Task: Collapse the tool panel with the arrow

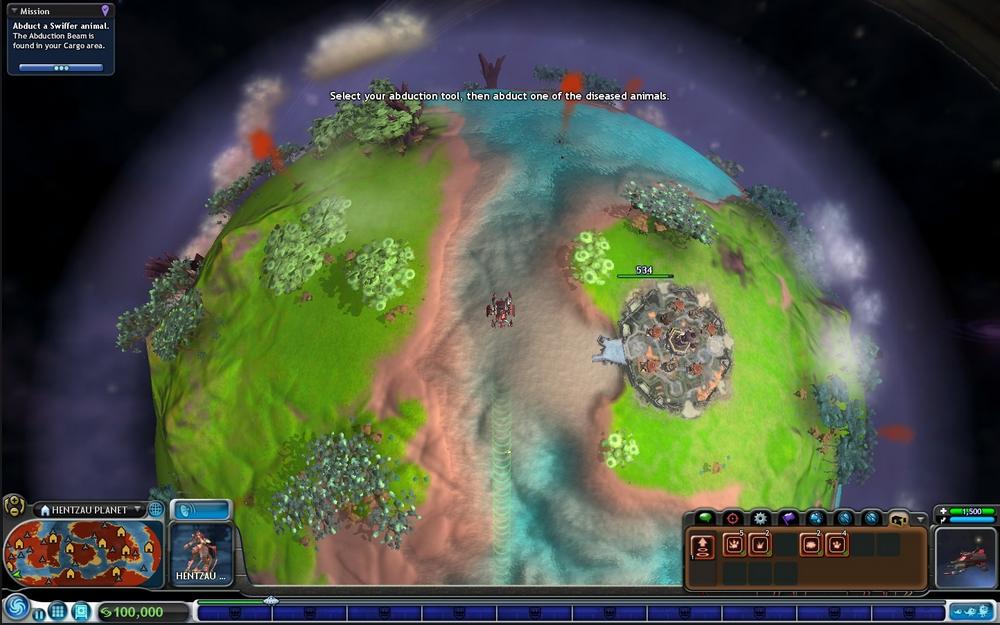Action: (920, 519)
